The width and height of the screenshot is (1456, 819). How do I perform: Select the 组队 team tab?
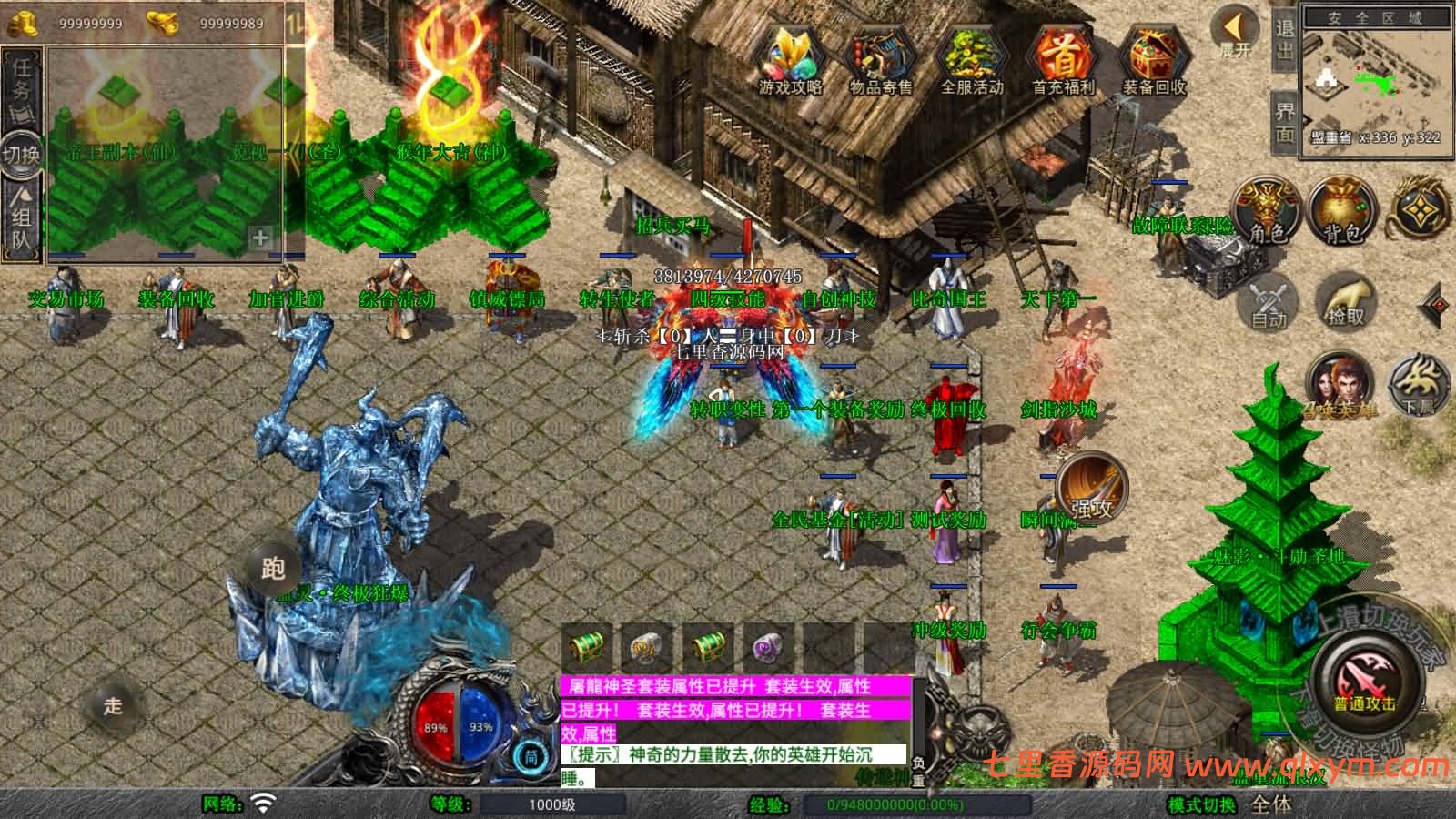click(x=22, y=218)
